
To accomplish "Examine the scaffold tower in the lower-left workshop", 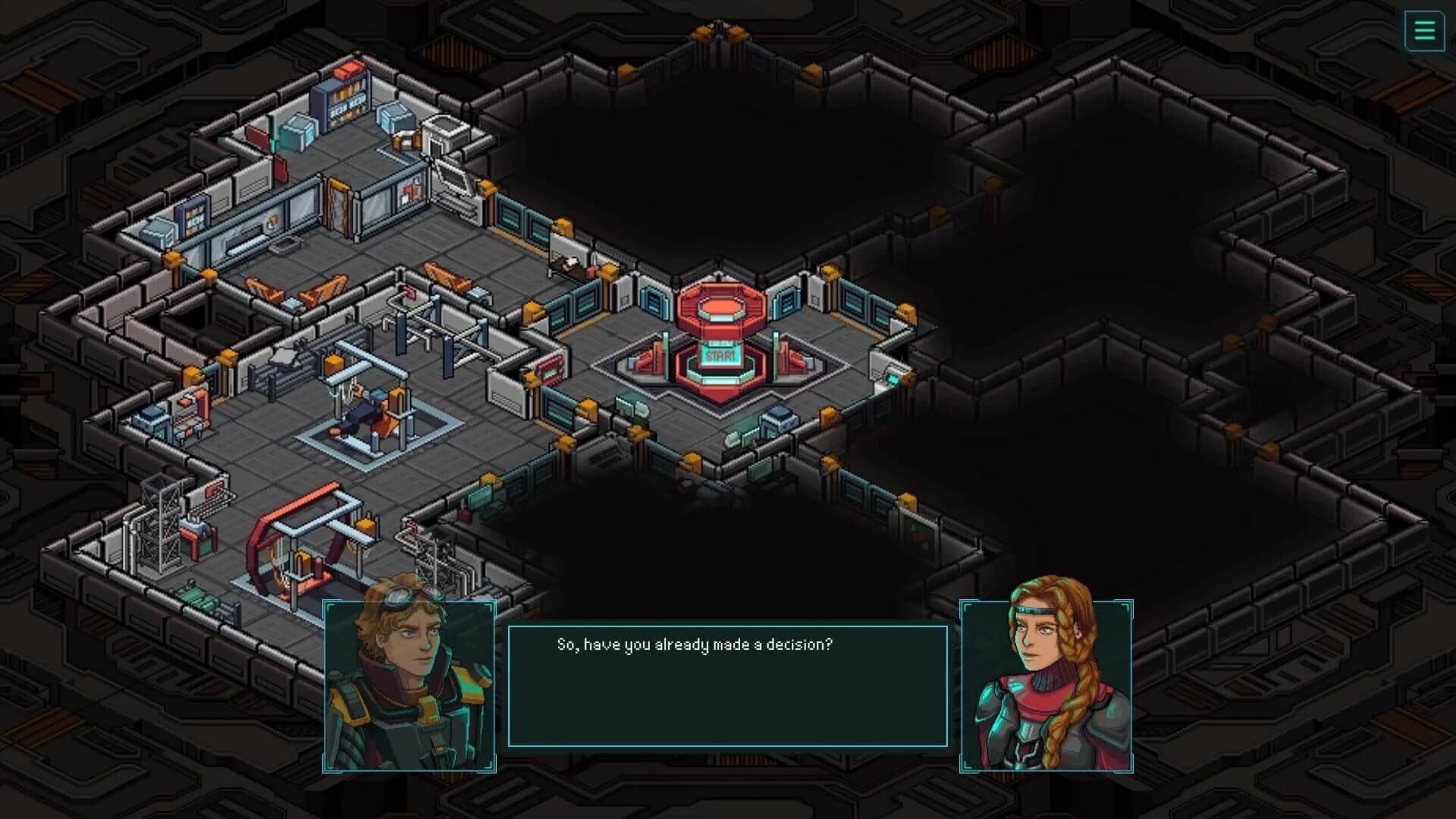I will [x=162, y=519].
